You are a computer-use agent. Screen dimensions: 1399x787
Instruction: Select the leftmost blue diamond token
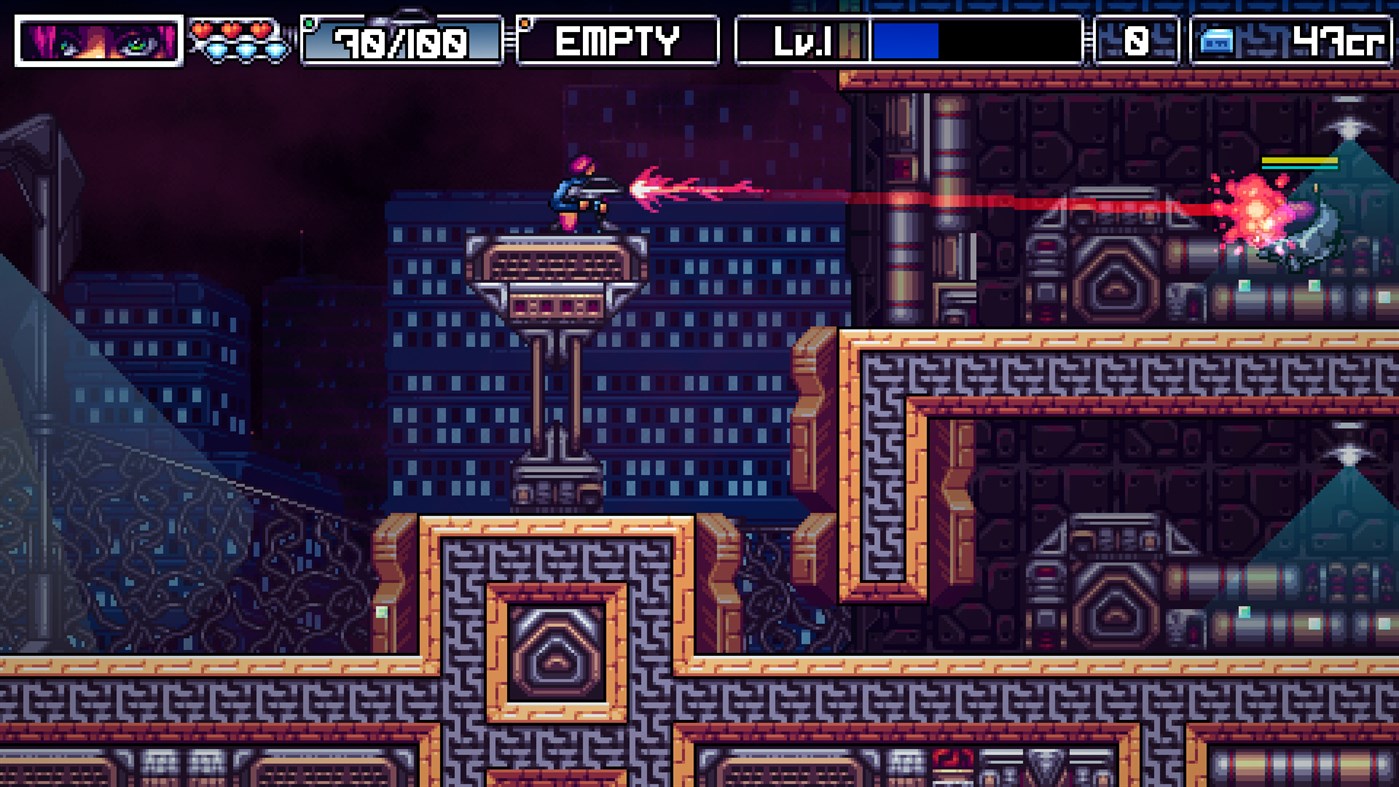coord(214,47)
